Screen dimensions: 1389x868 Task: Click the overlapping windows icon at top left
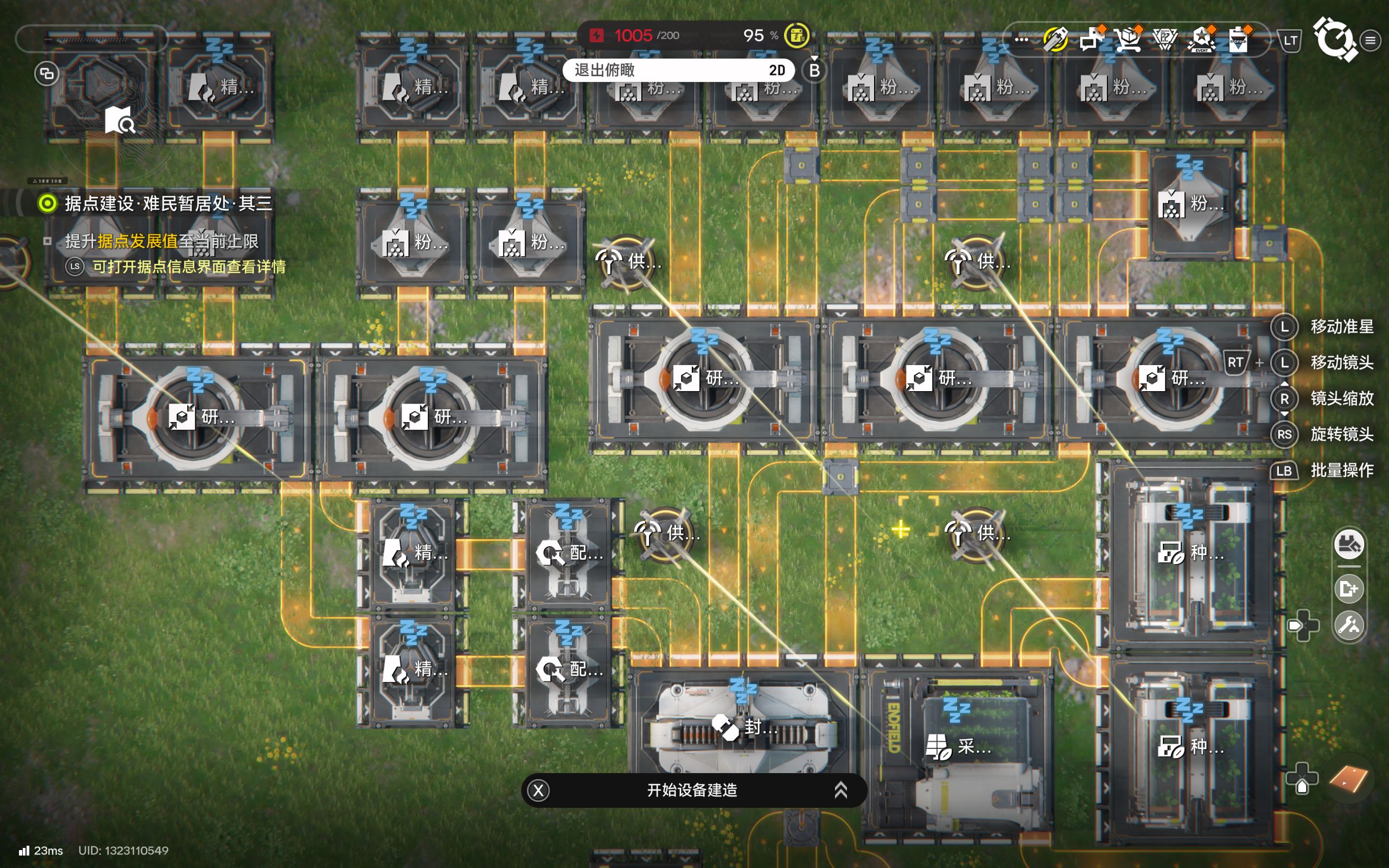coord(47,73)
